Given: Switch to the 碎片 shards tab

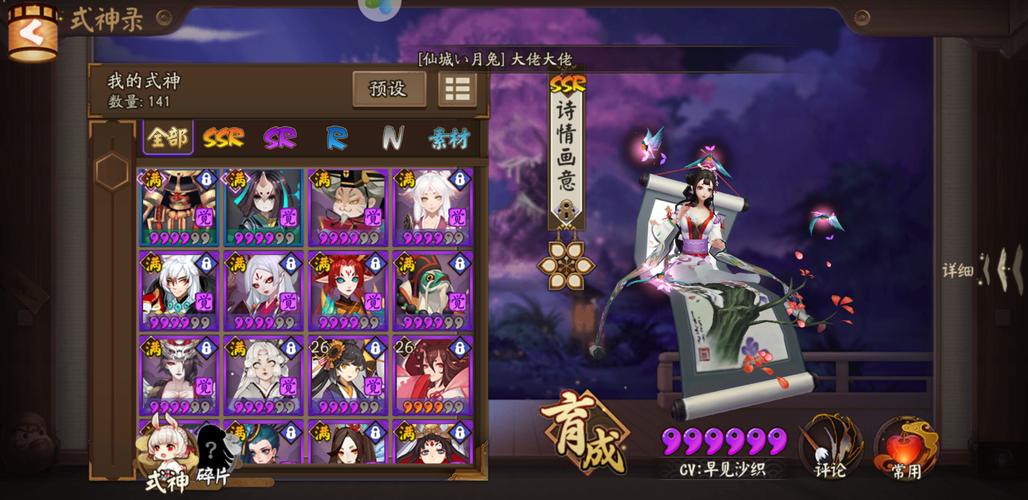Looking at the screenshot, I should coord(213,456).
